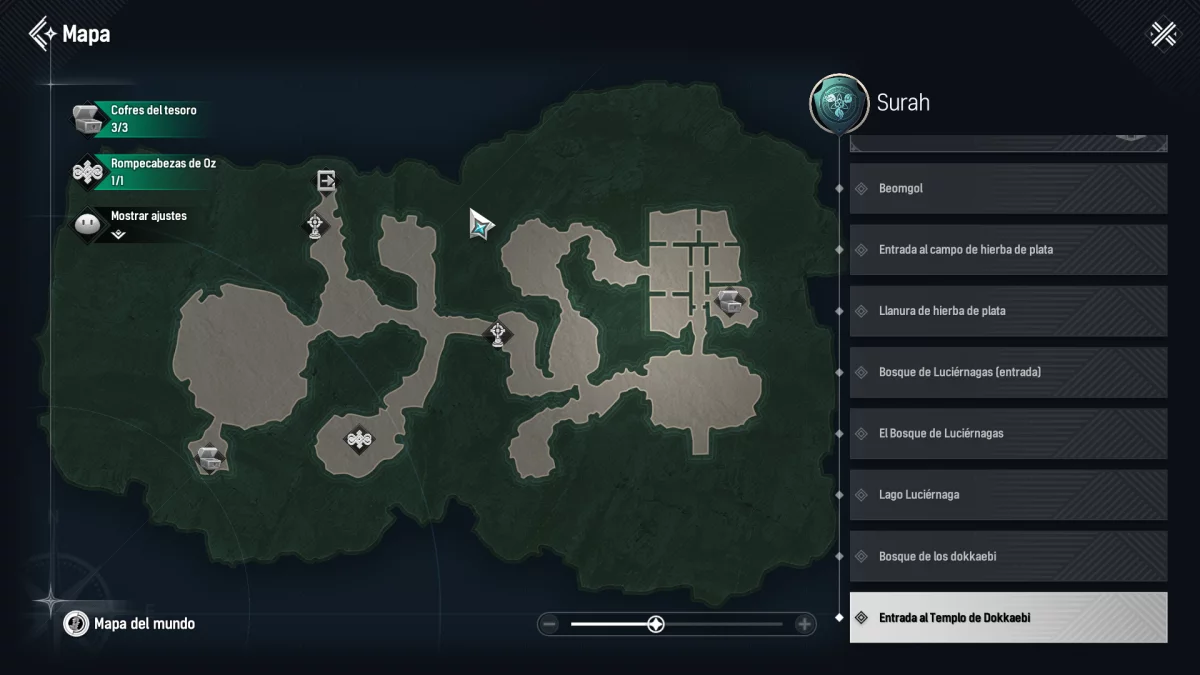Click the Cofres del tesoro filter
This screenshot has height=675, width=1200.
138,118
